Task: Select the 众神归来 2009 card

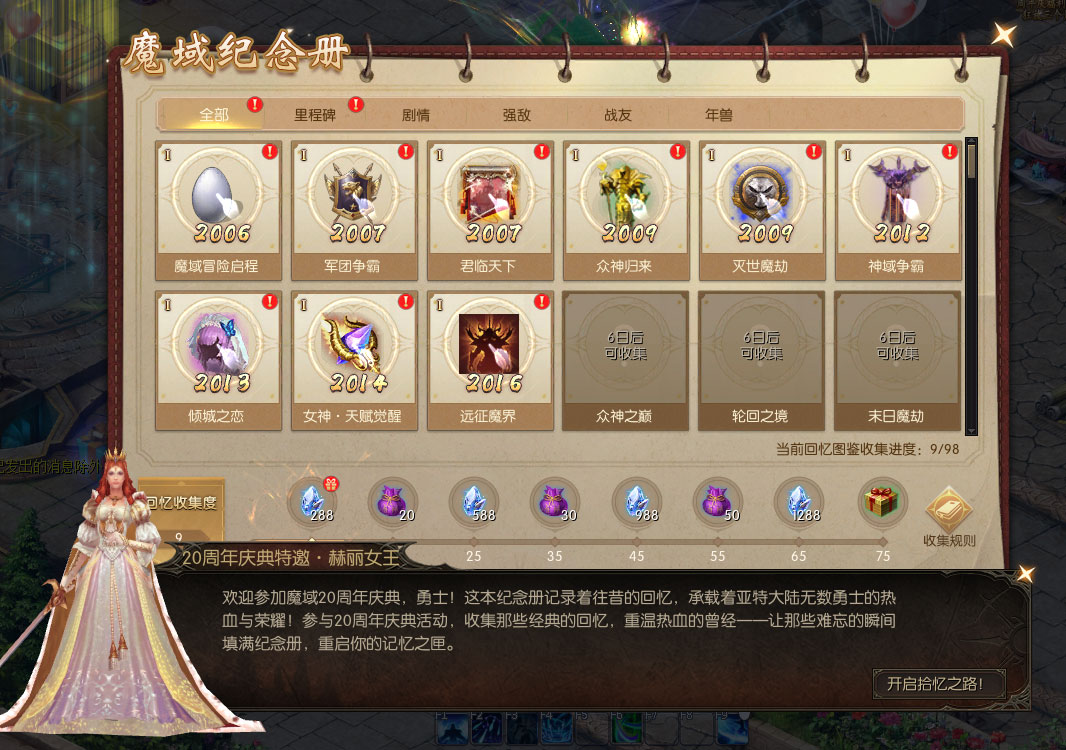Action: pos(626,209)
